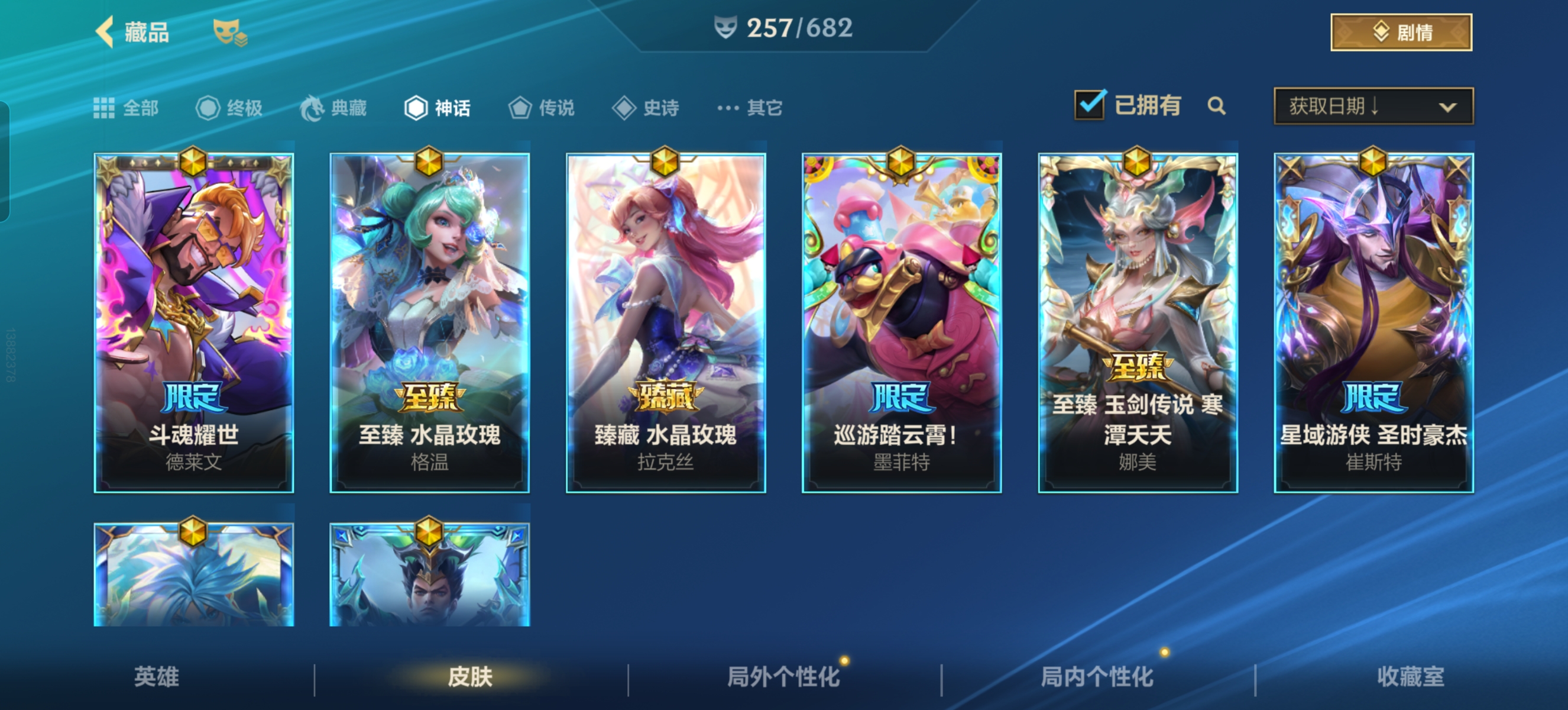Viewport: 1568px width, 710px height.
Task: Select the 史诗 epic diamond filter icon
Action: 625,107
